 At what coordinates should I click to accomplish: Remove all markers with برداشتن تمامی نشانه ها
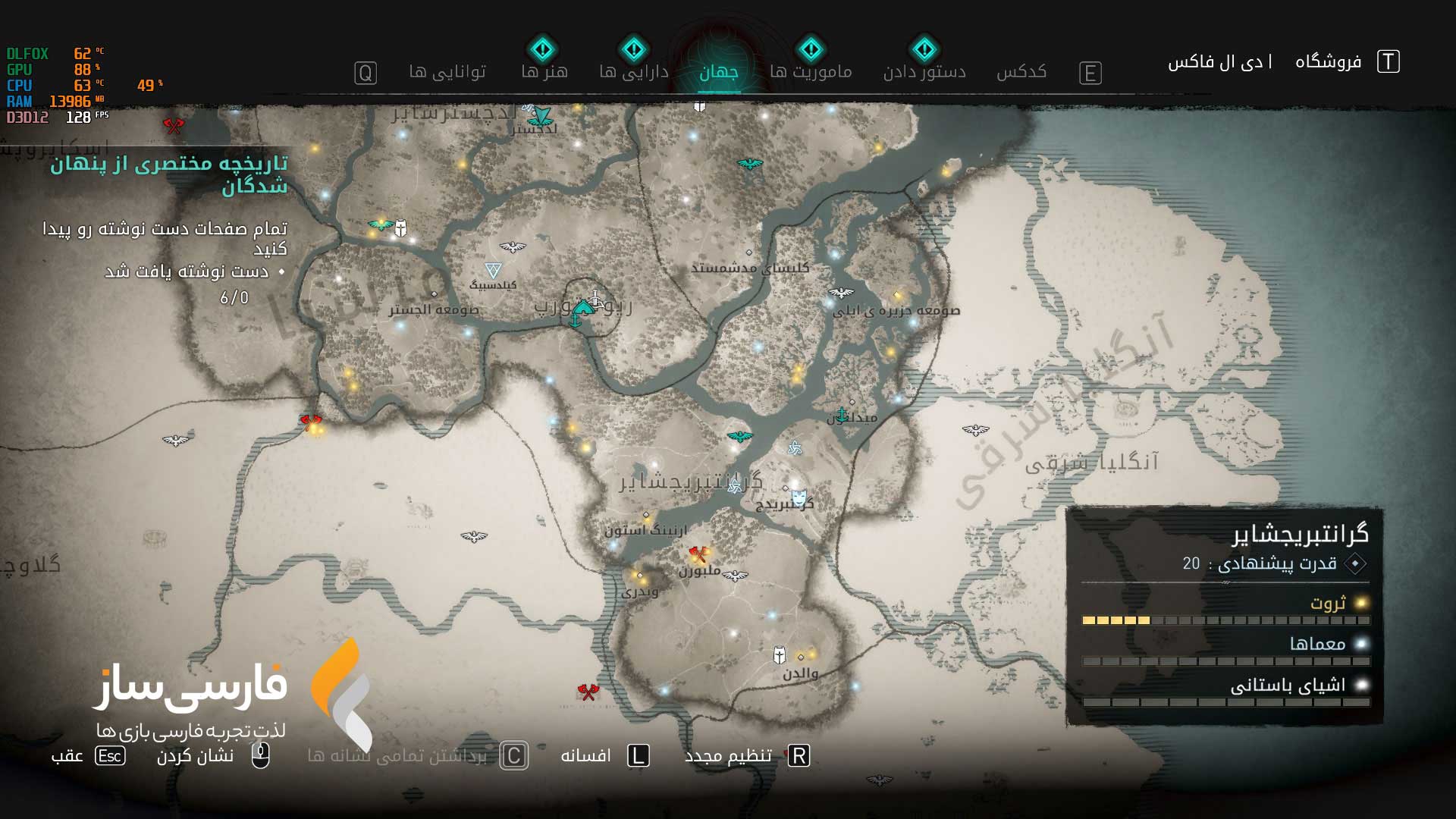397,756
